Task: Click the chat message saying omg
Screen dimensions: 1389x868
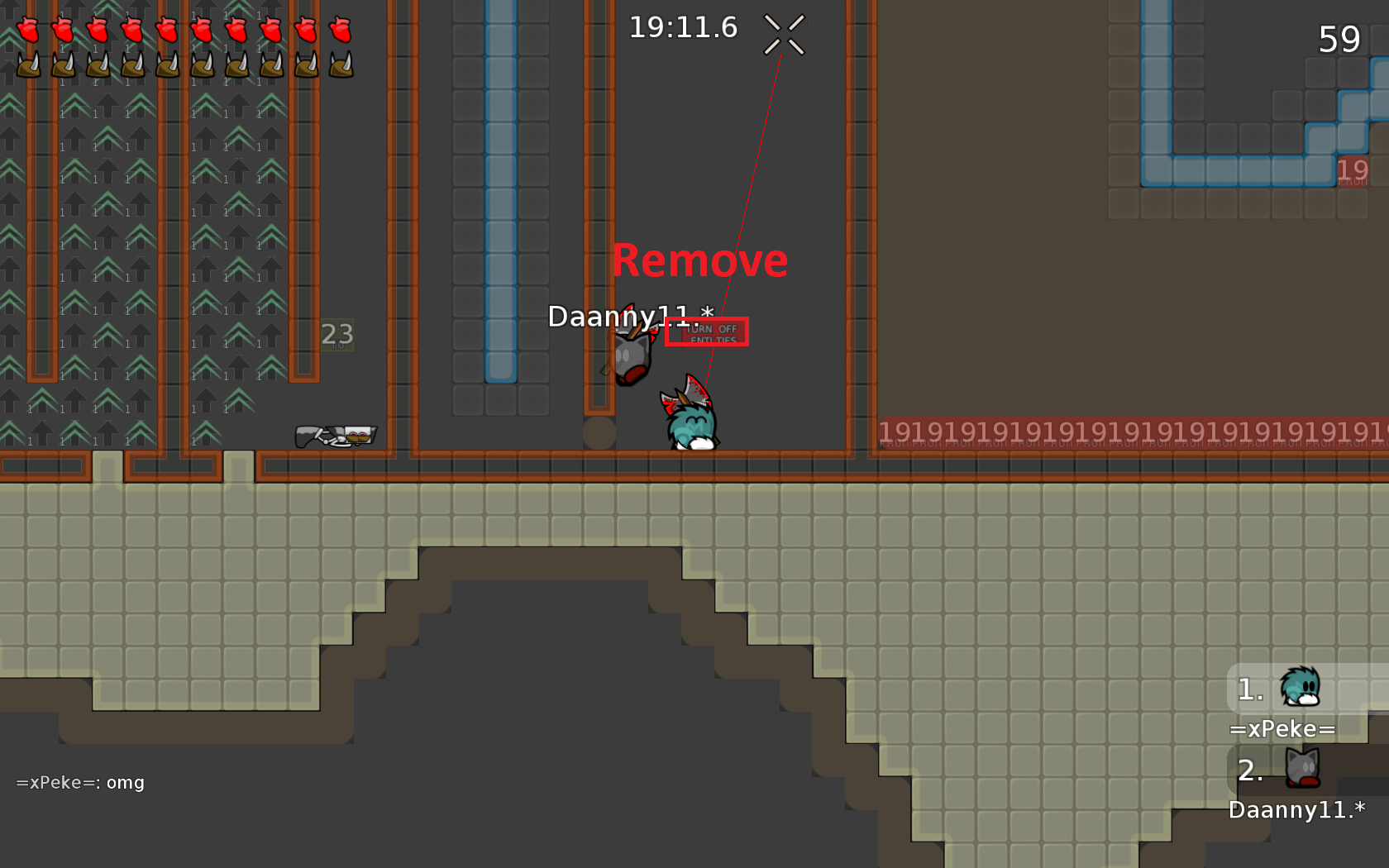Action: click(124, 782)
